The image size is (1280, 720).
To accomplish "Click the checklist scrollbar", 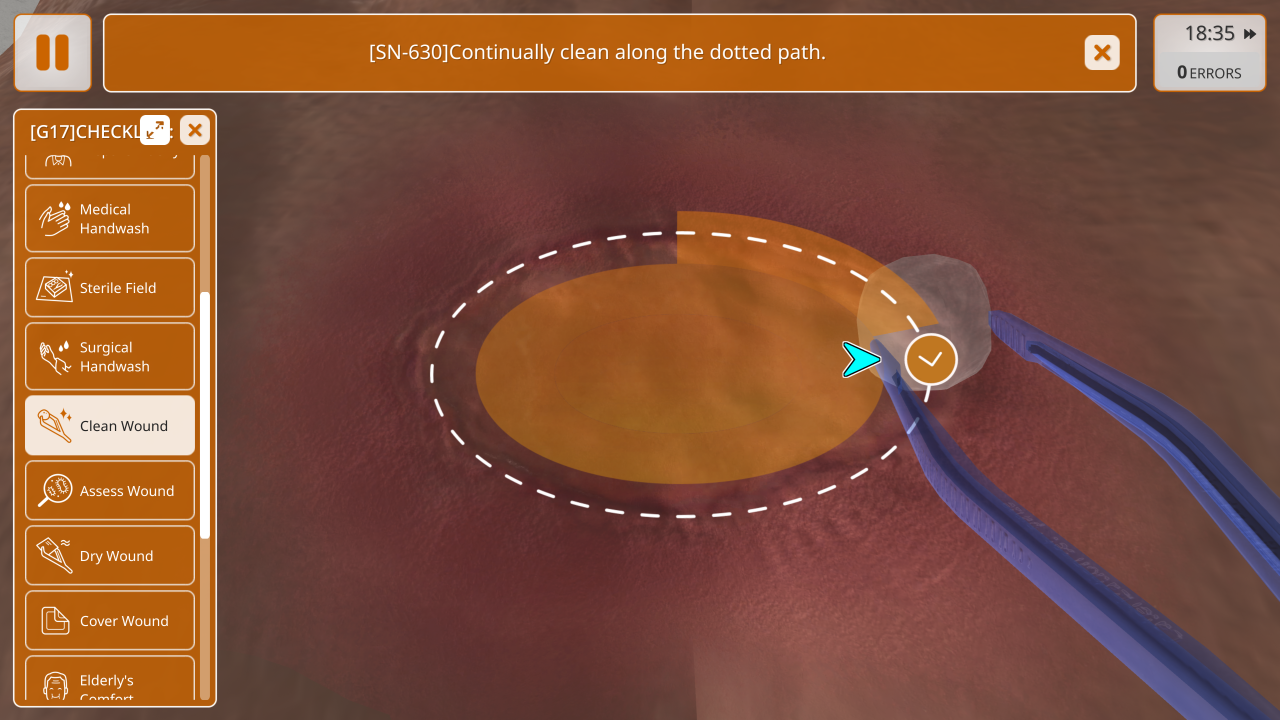I will (205, 415).
